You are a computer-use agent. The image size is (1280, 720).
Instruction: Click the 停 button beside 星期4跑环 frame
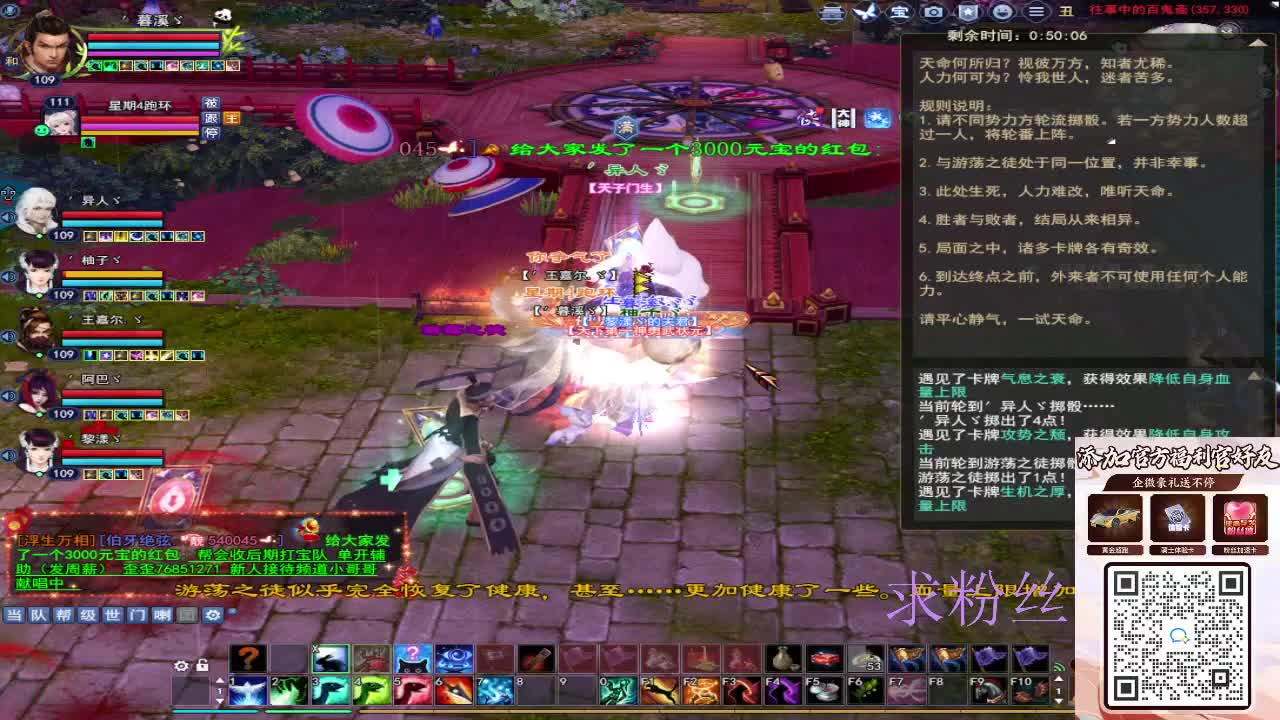coord(210,133)
